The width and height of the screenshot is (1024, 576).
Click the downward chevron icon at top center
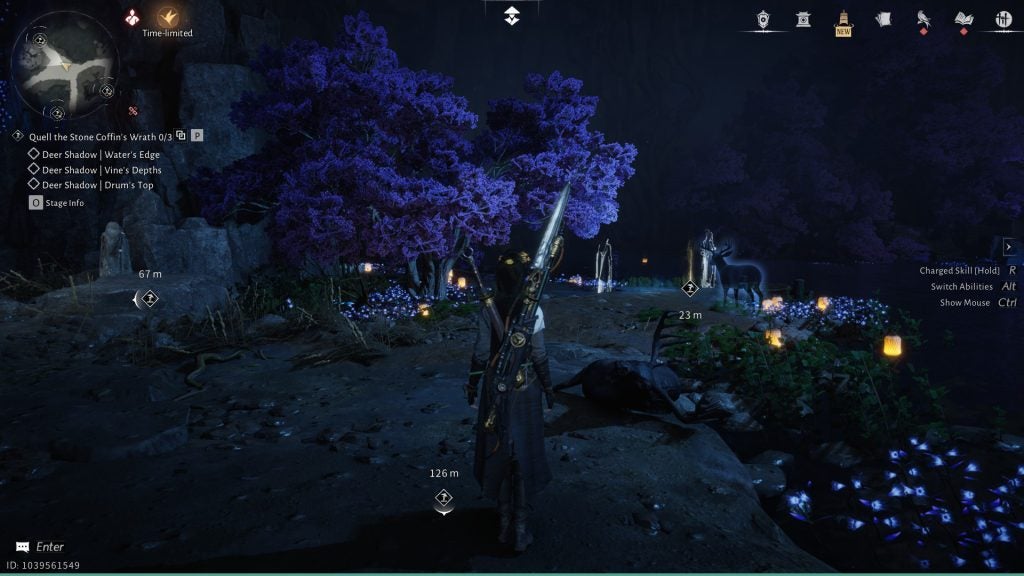[x=511, y=16]
